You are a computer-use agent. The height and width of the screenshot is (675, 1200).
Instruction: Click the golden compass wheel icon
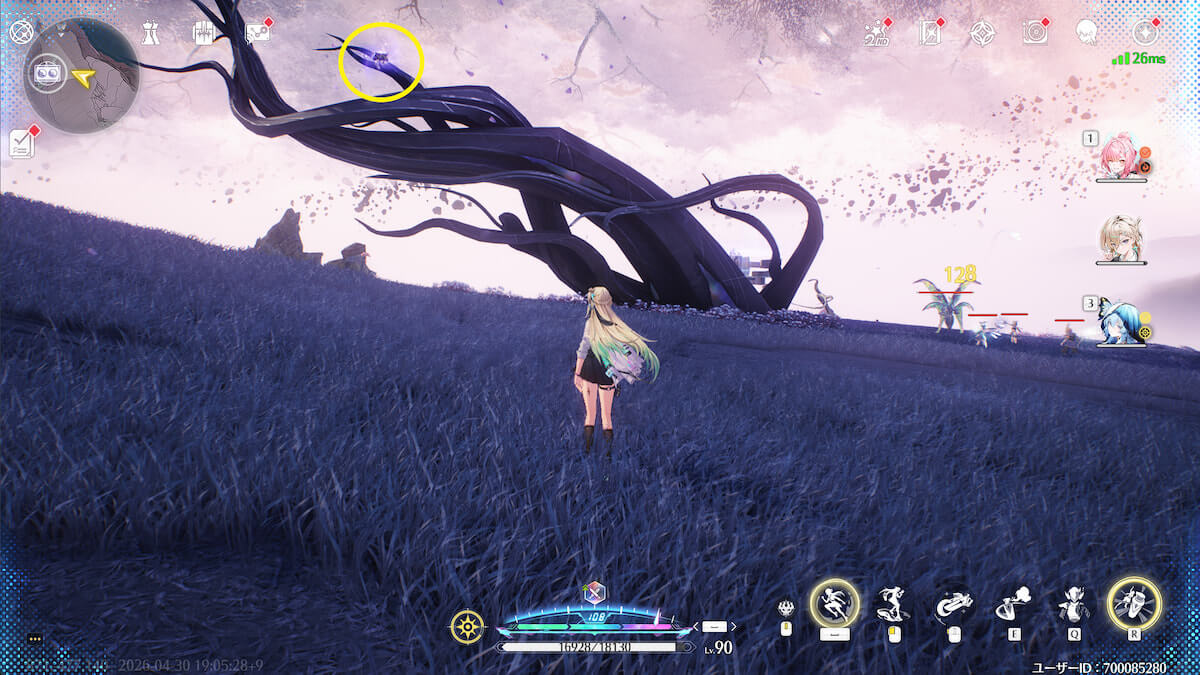click(x=467, y=627)
